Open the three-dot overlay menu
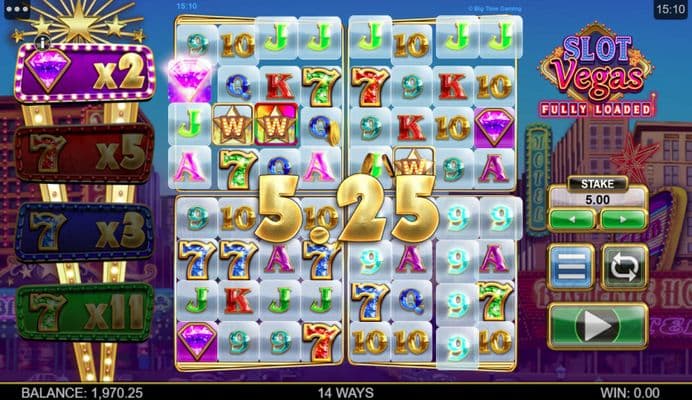Viewport: 692px width, 400px height. coord(16,8)
